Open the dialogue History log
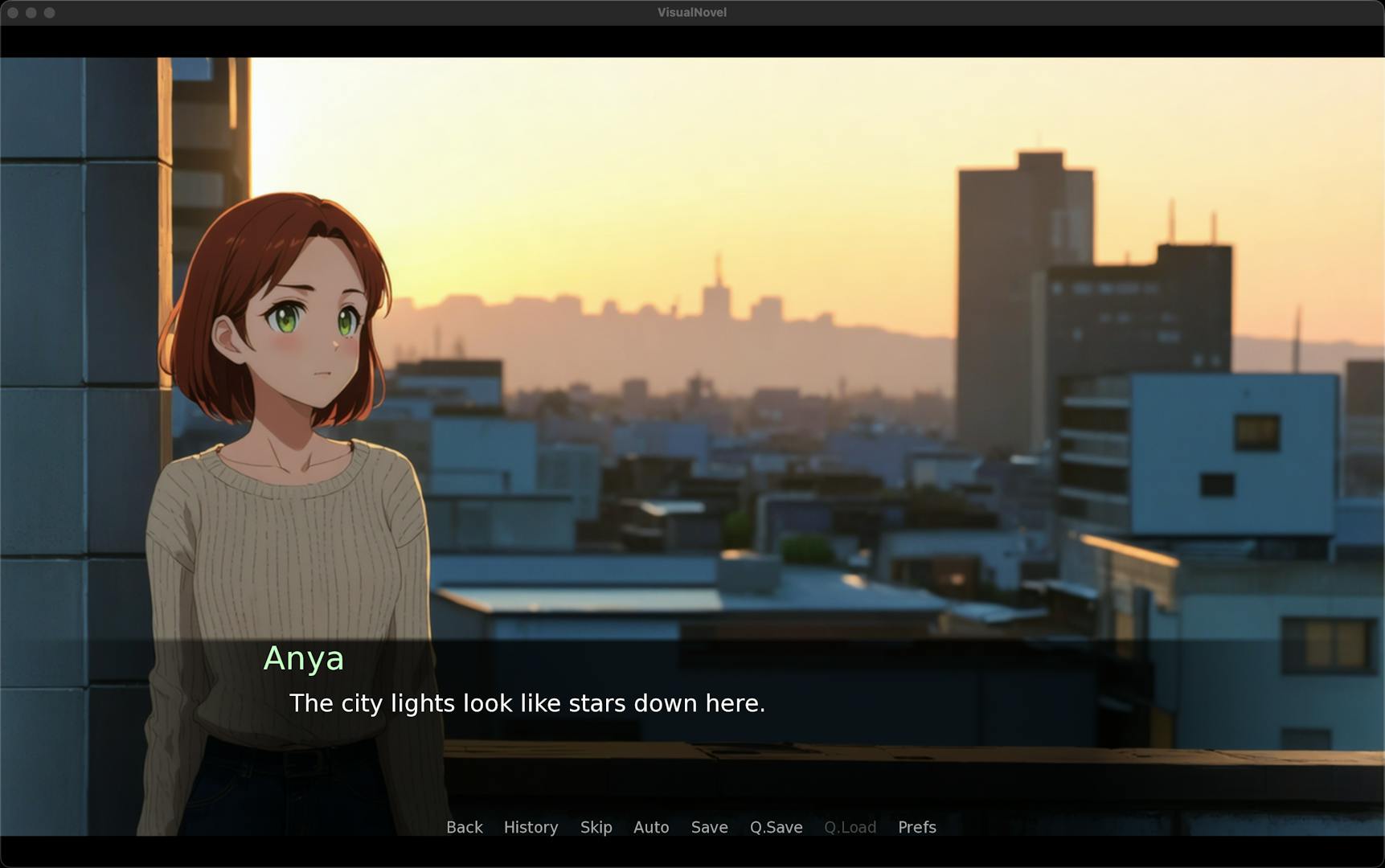 coord(531,827)
